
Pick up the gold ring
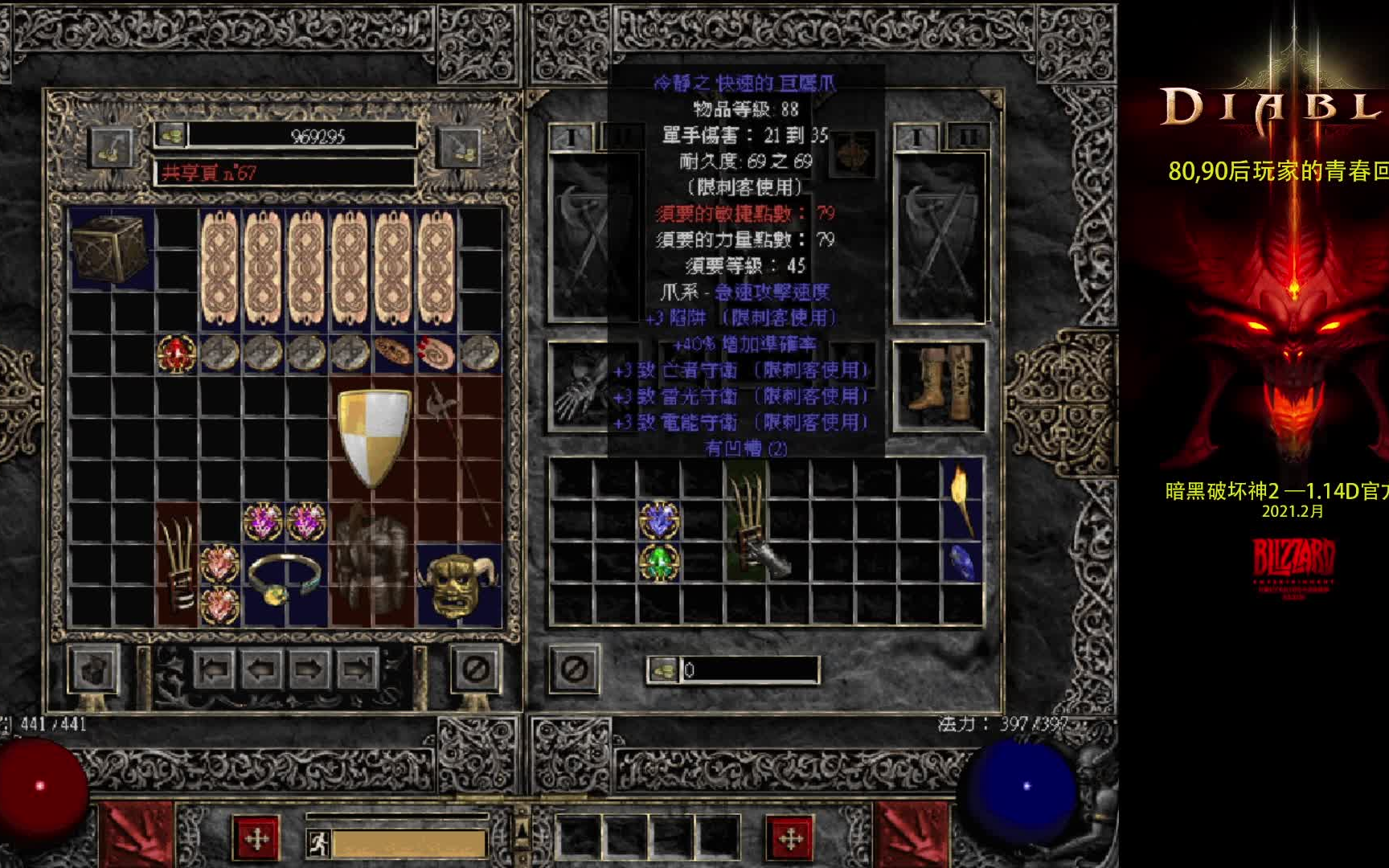click(284, 577)
